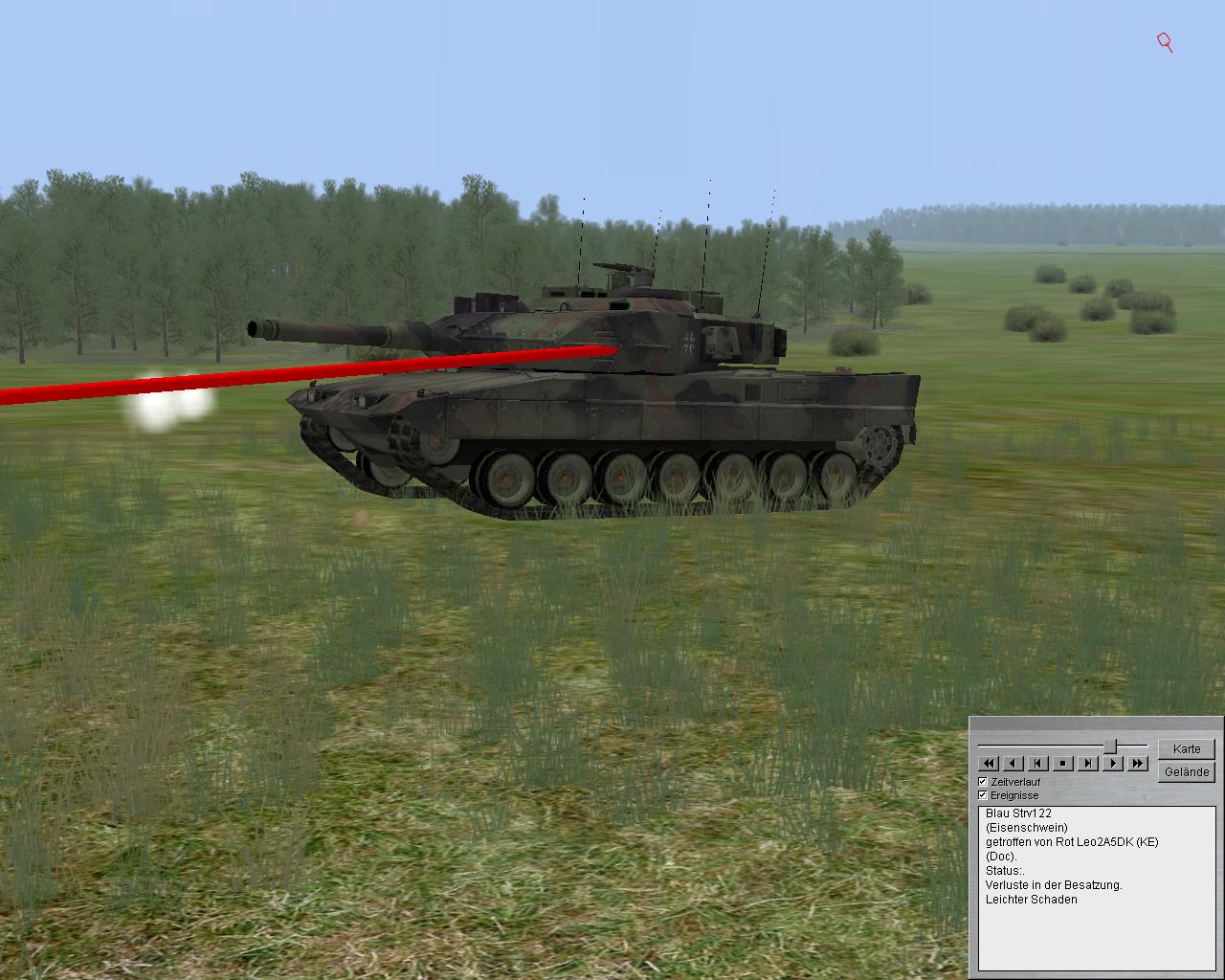Open the Karte map view
Viewport: 1225px width, 980px height.
point(1187,749)
